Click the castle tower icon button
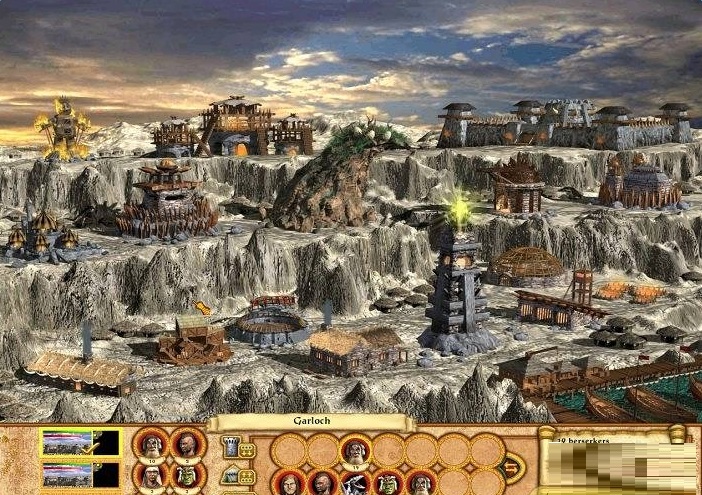Screen dimensions: 702x495 tap(229, 448)
